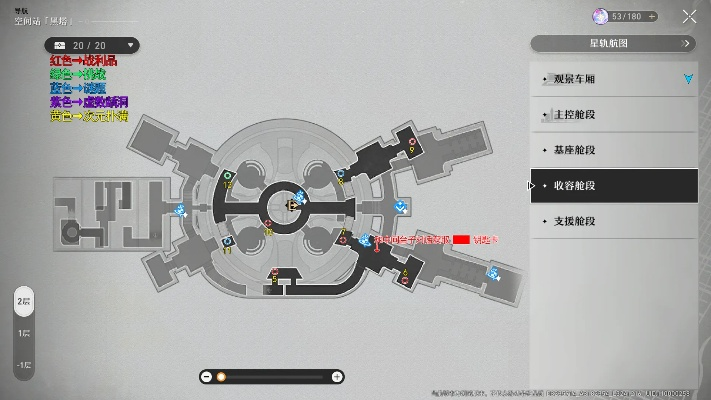
Task: Switch to the 主控舱段 area
Action: [612, 115]
